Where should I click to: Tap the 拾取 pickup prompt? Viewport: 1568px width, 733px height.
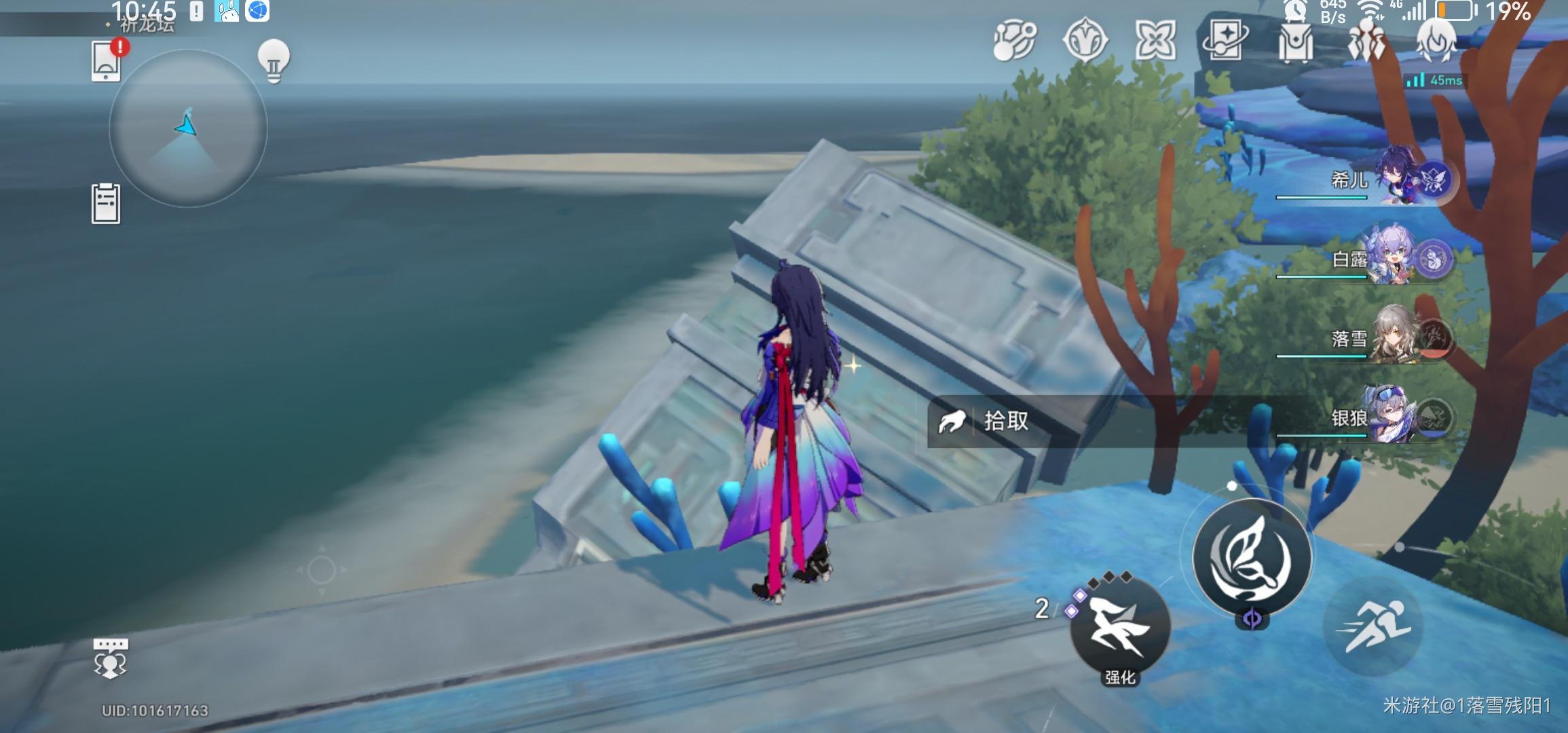coord(1005,421)
